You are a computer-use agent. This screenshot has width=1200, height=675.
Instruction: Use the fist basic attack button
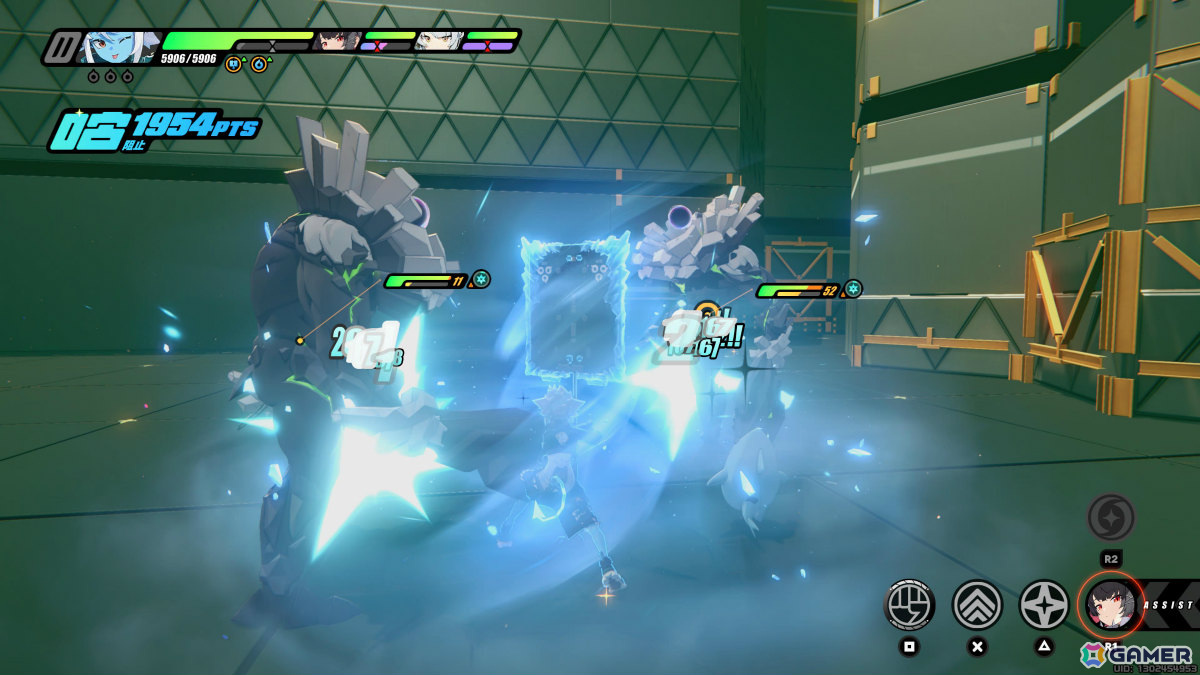click(x=909, y=605)
